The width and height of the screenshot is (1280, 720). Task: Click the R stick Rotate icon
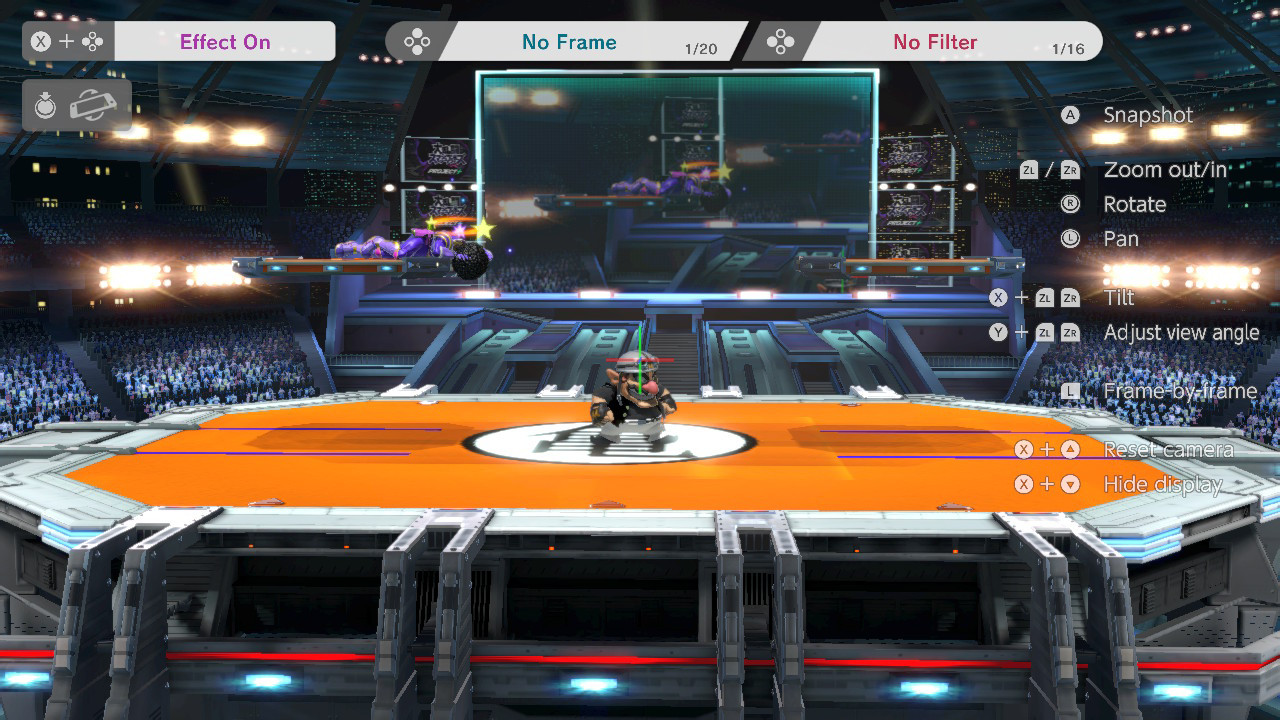pyautogui.click(x=1069, y=204)
